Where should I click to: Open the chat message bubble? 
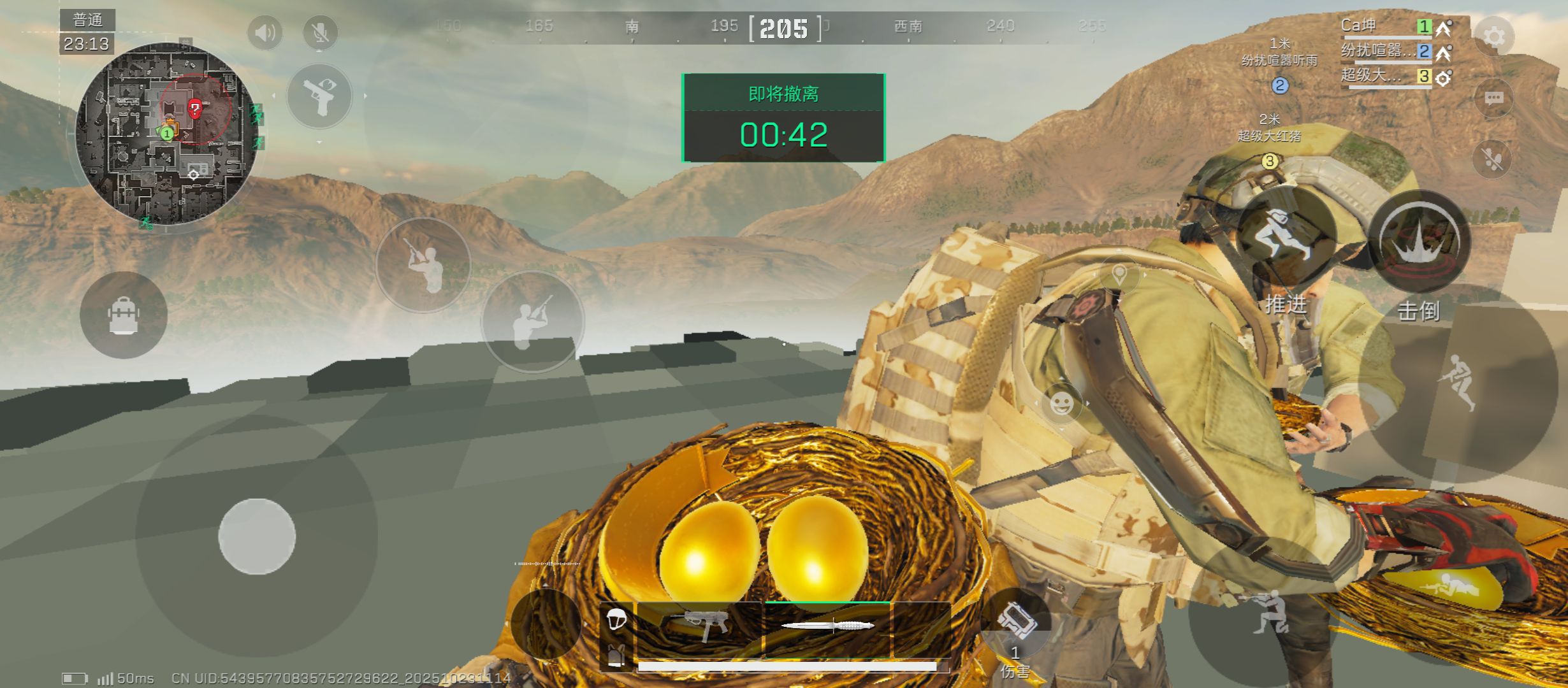[x=1493, y=98]
